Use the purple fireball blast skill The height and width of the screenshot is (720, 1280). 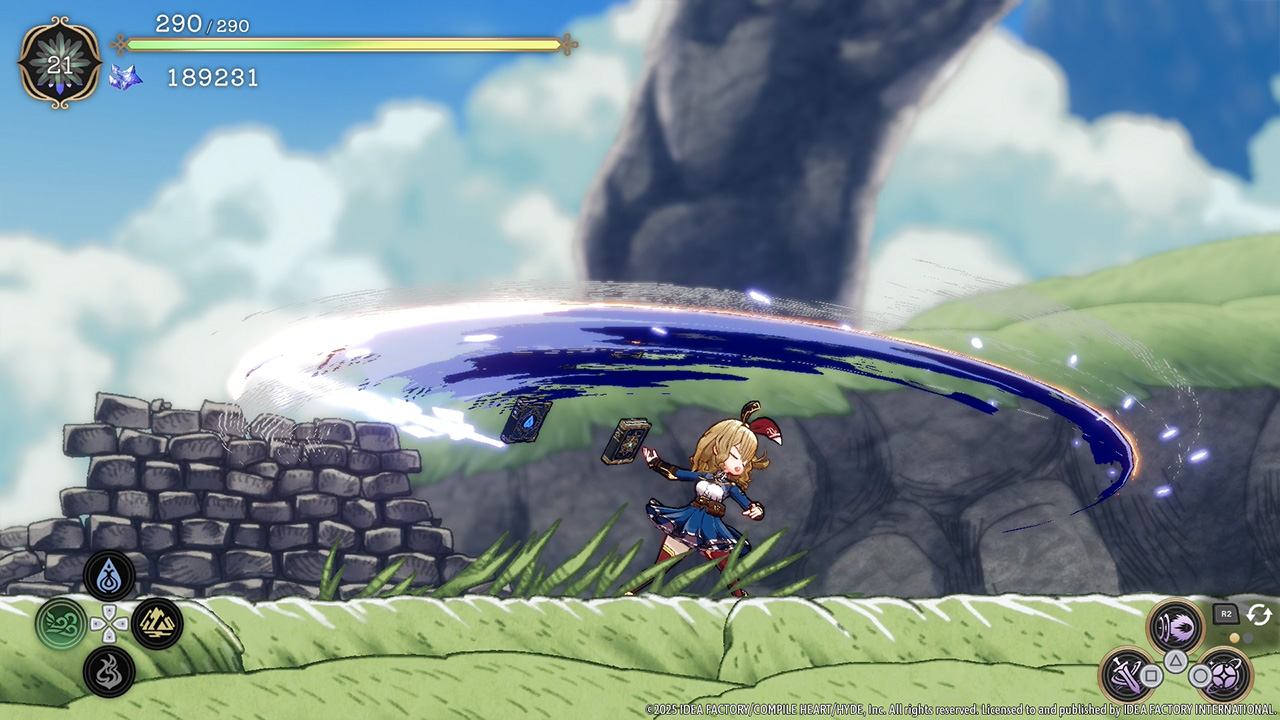(x=1176, y=629)
